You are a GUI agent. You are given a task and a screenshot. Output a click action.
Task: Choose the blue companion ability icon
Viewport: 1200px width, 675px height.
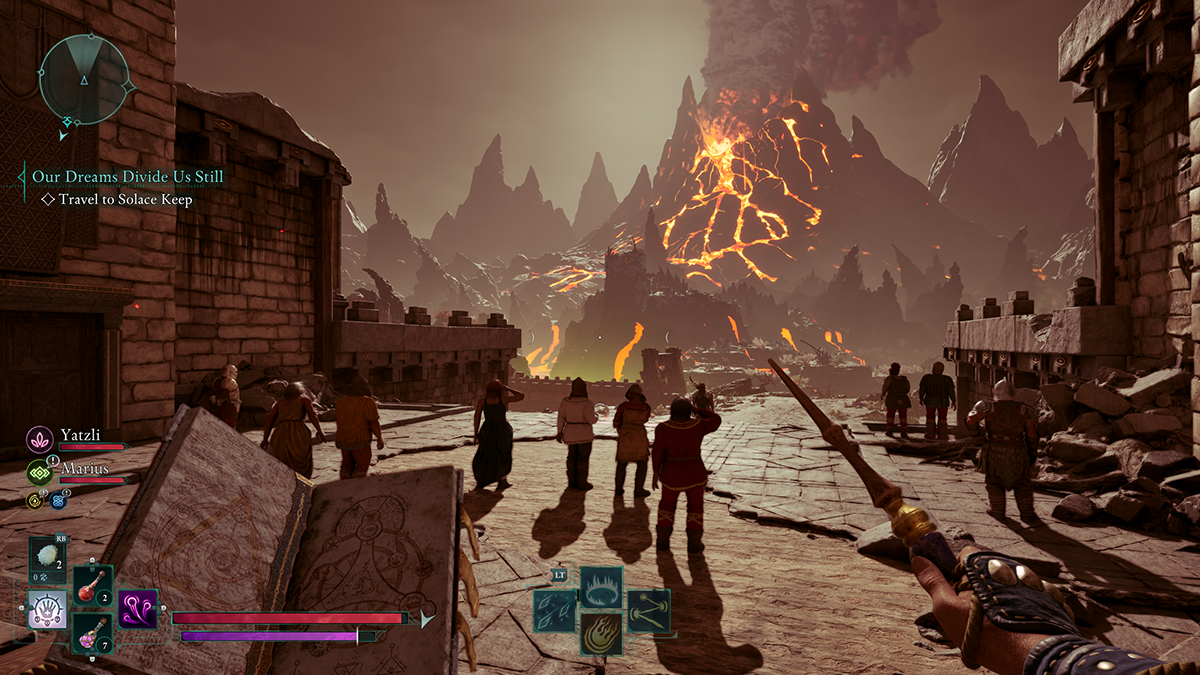point(58,502)
